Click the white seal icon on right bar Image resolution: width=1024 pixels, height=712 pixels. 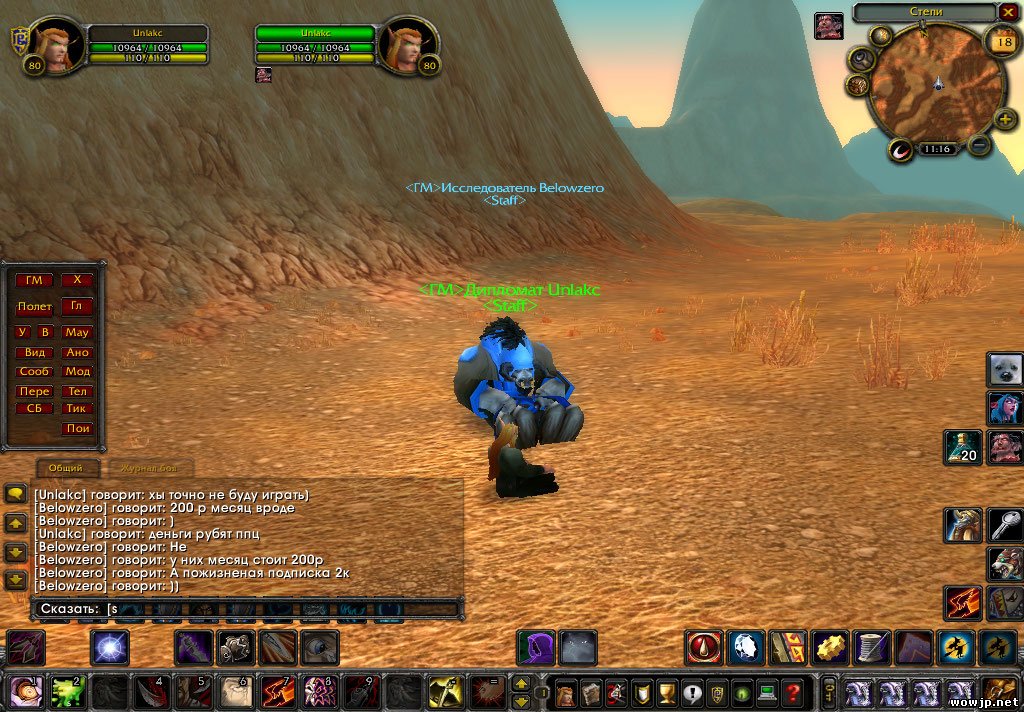pos(1005,370)
